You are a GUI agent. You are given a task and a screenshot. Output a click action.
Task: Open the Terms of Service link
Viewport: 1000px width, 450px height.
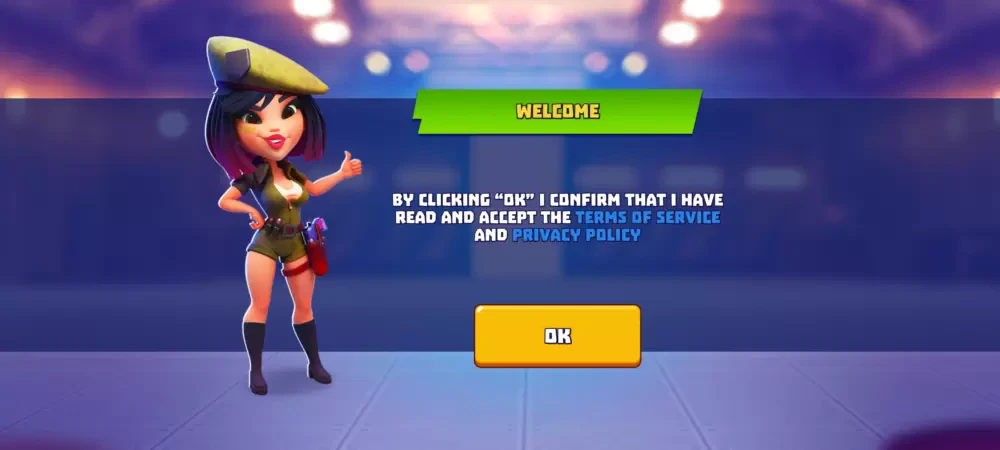[647, 217]
